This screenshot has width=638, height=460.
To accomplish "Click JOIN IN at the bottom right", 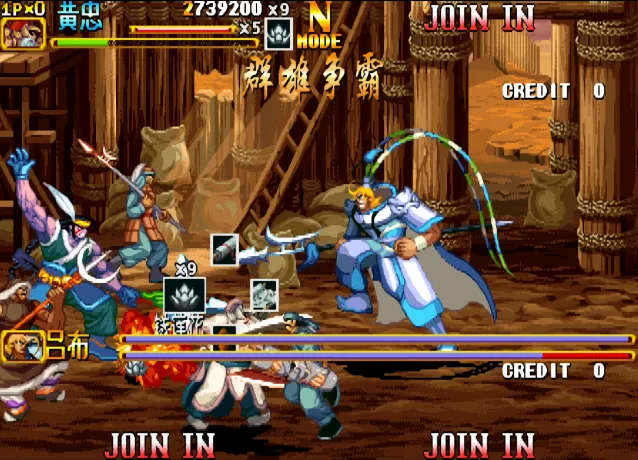I will coord(480,443).
